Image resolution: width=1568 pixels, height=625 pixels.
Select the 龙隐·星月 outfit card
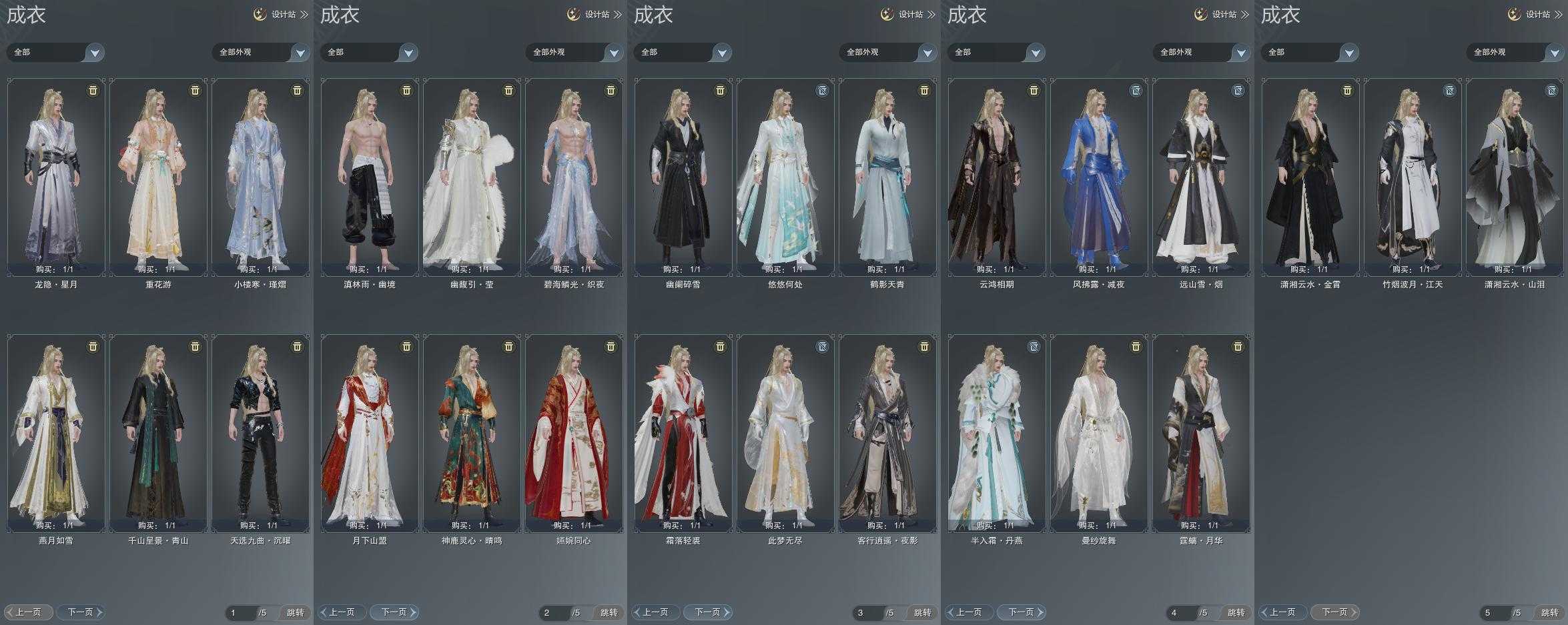56,177
